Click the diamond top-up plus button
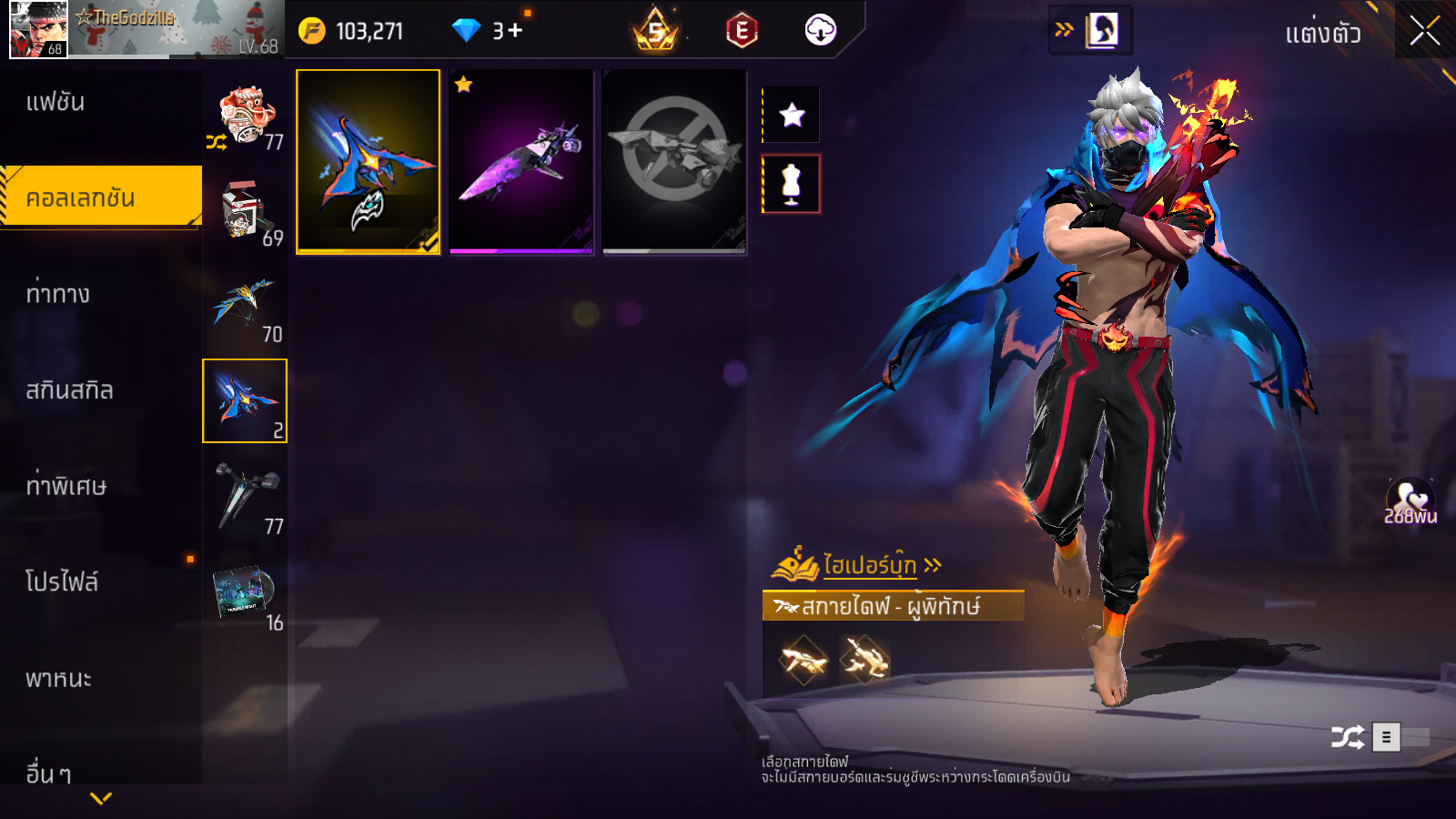Image resolution: width=1456 pixels, height=819 pixels. click(x=515, y=31)
